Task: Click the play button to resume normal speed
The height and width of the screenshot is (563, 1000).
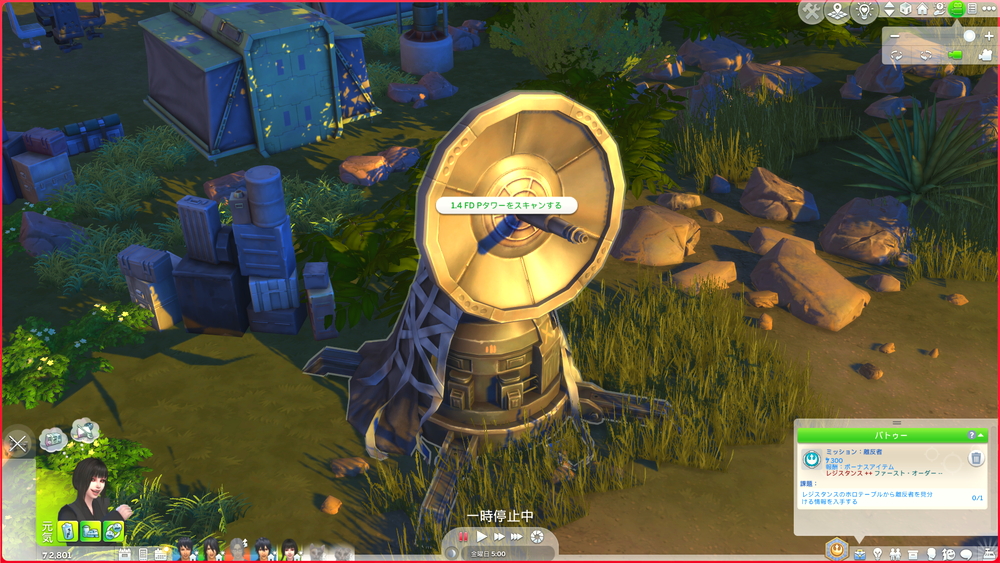Action: [481, 536]
